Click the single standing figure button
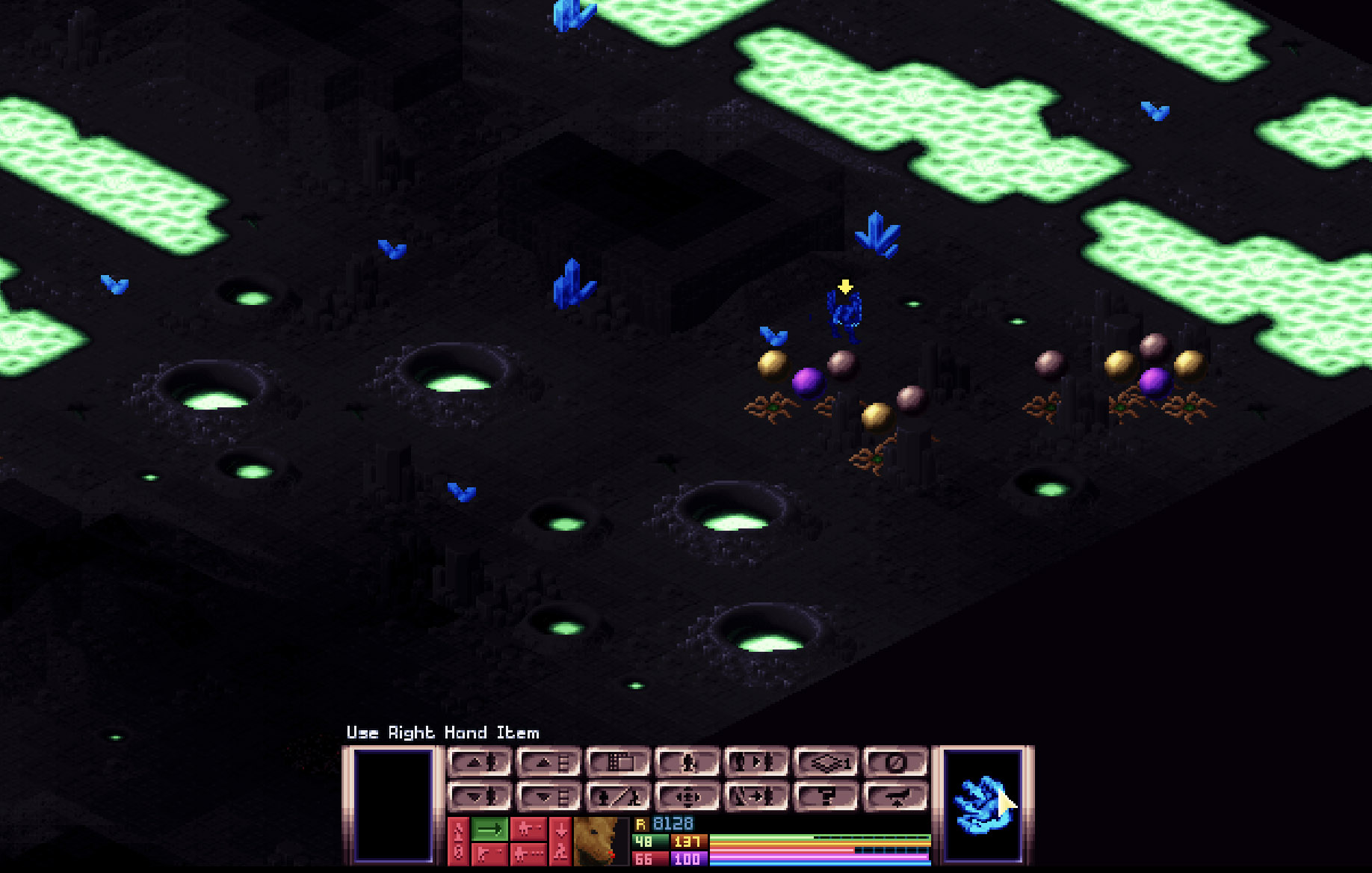Viewport: 1372px width, 873px height. point(687,763)
